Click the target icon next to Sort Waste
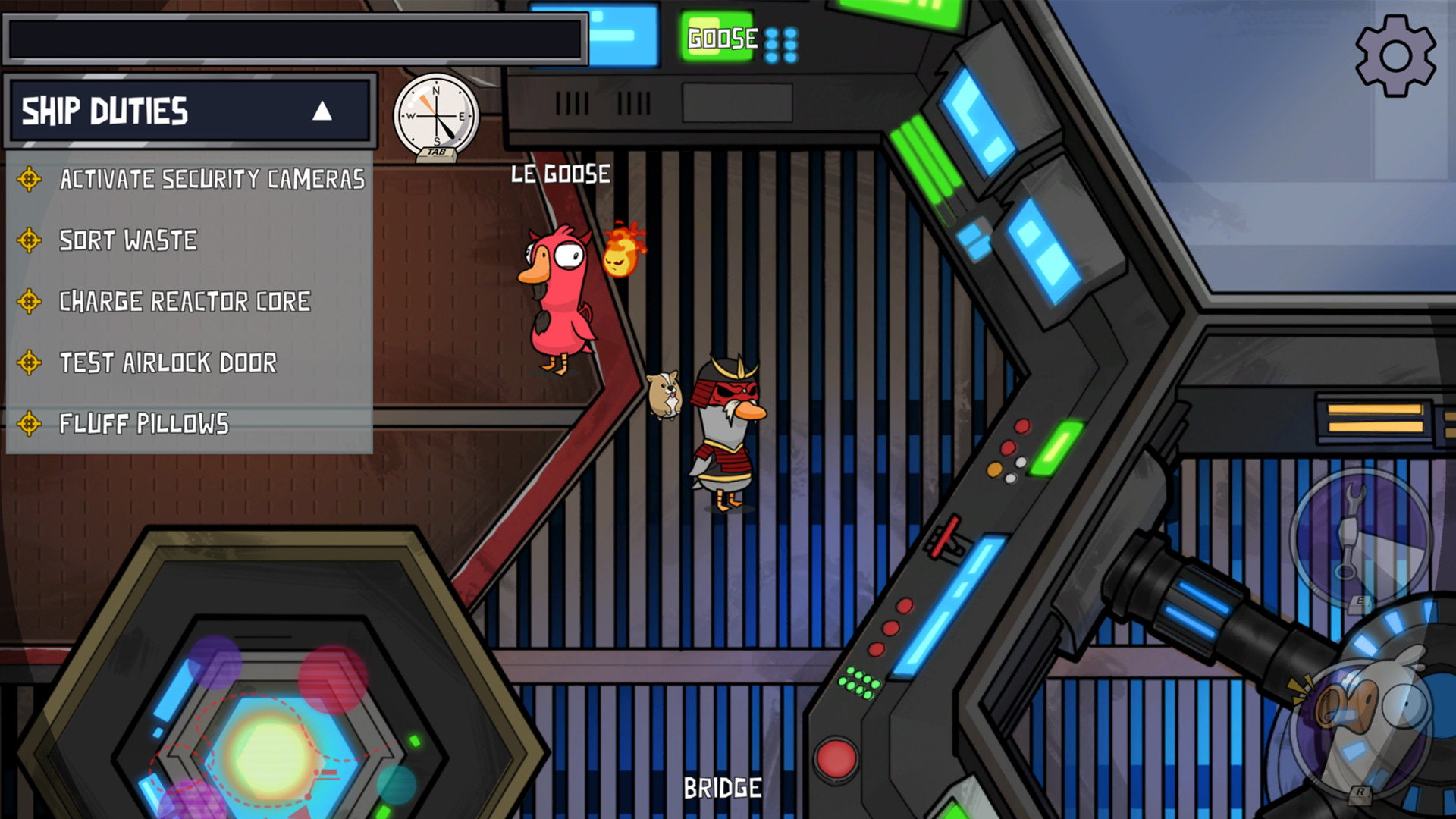Screen dimensions: 1456x819 click(29, 240)
